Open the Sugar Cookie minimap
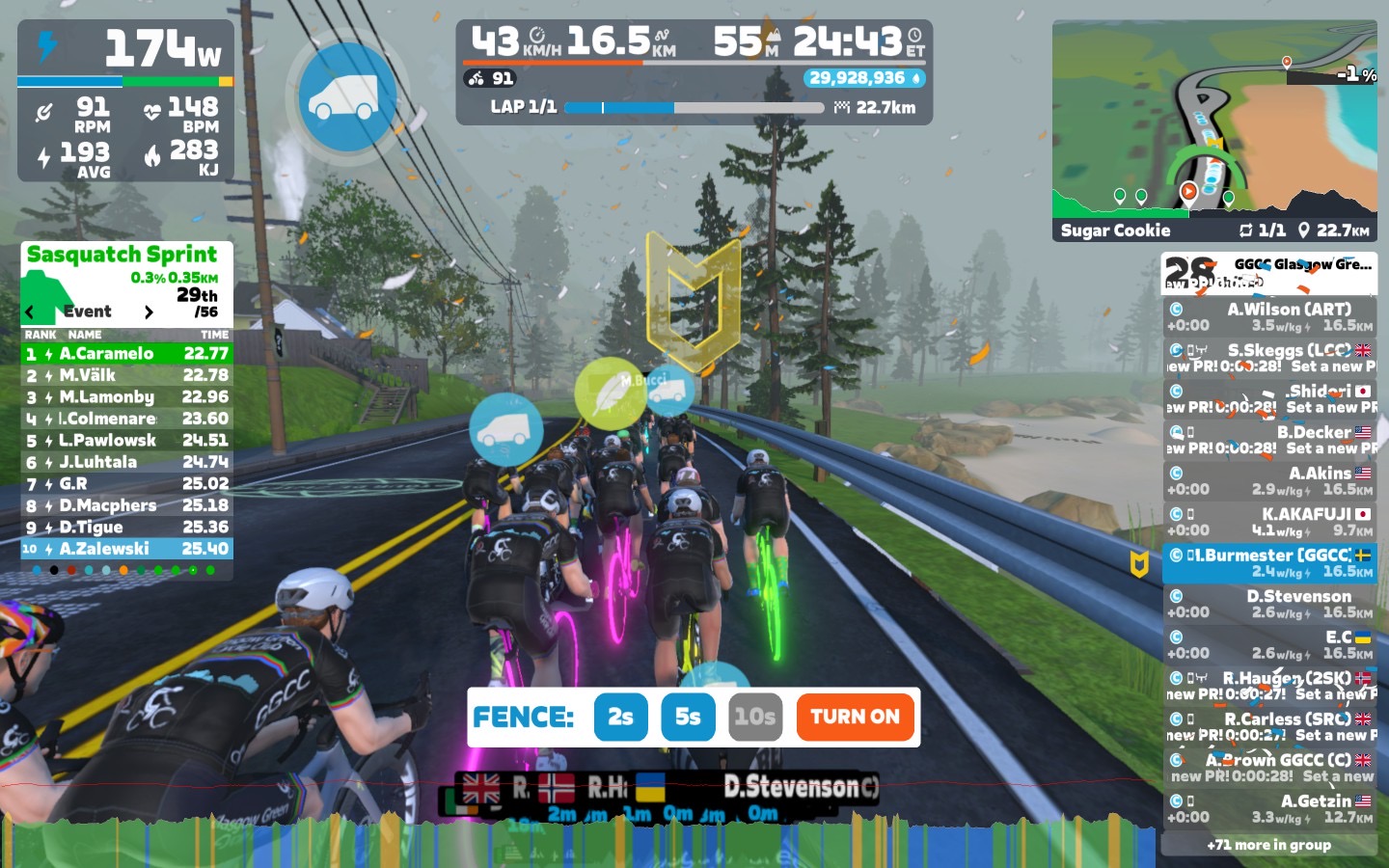Image resolution: width=1389 pixels, height=868 pixels. click(1213, 130)
